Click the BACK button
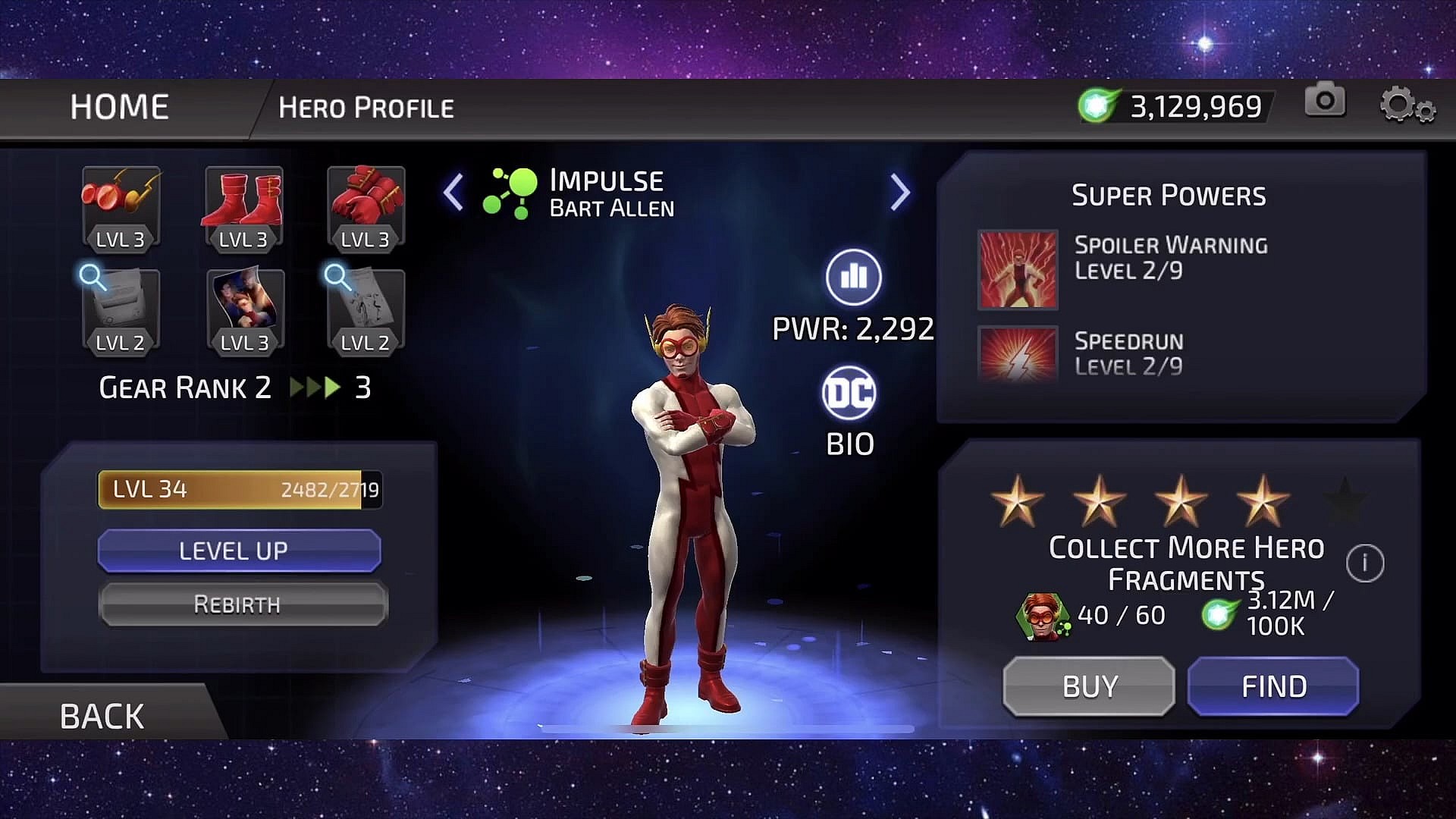Image resolution: width=1456 pixels, height=819 pixels. point(102,716)
